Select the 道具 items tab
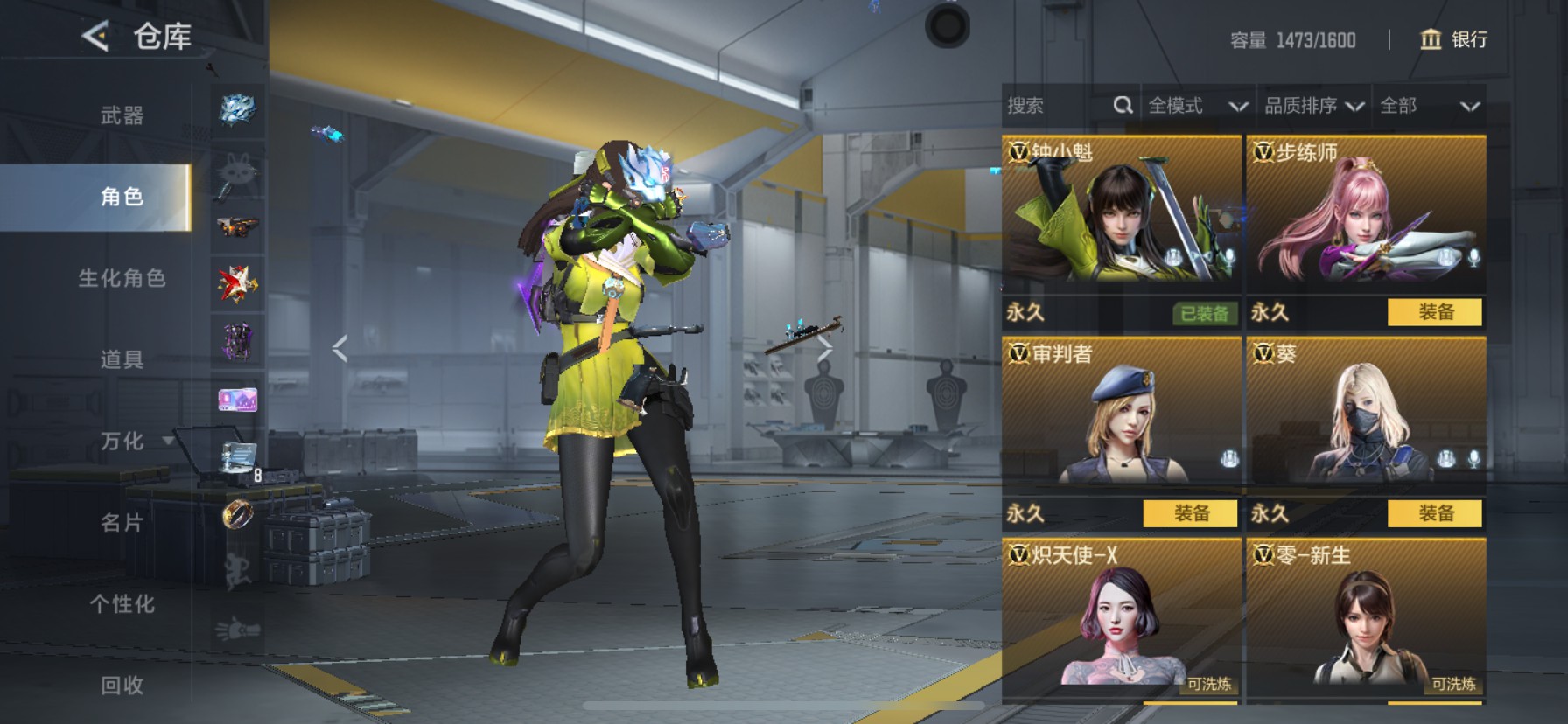The height and width of the screenshot is (724, 1568). click(x=122, y=359)
